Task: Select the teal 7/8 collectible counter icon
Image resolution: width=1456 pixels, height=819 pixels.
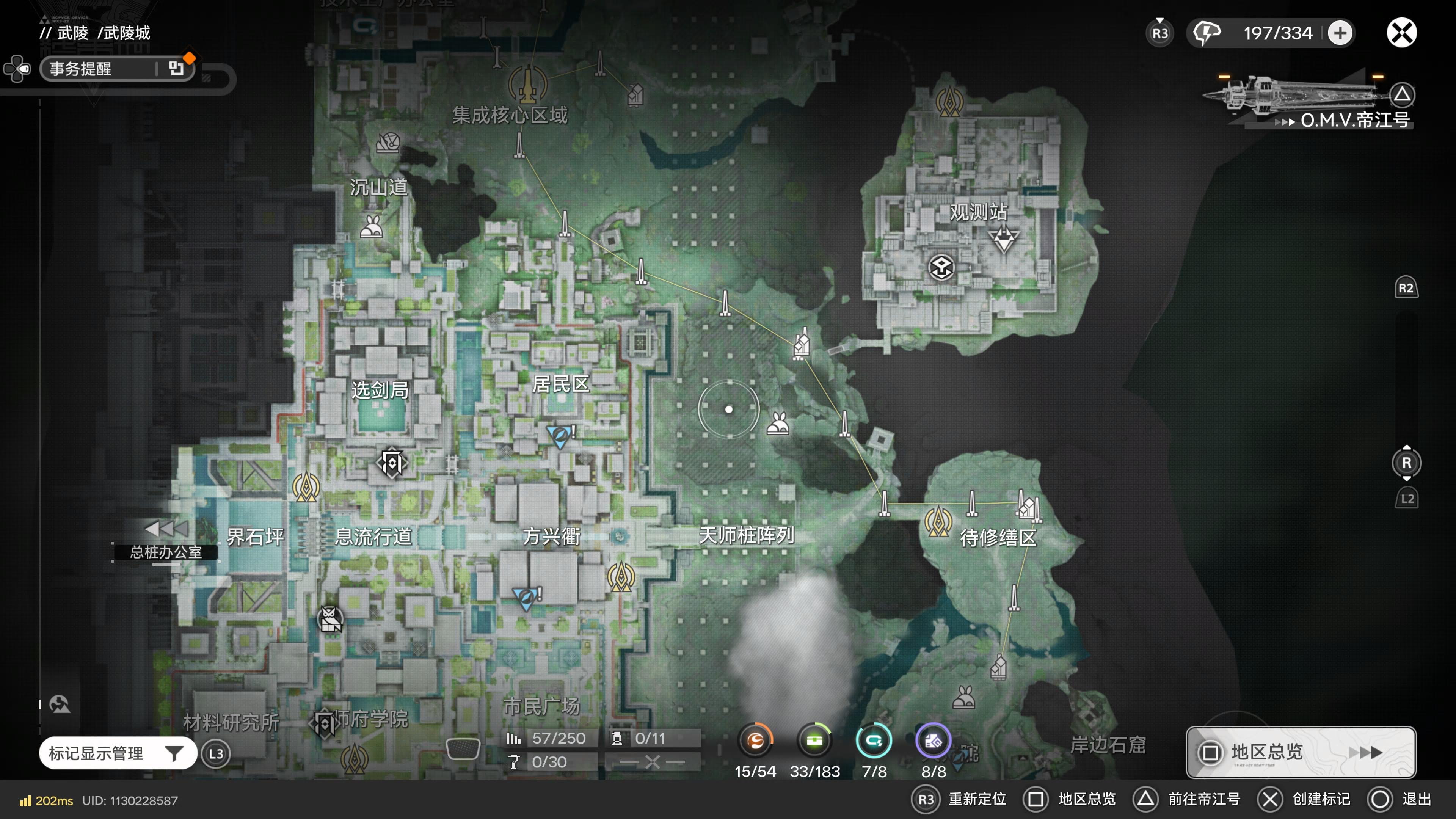Action: click(874, 741)
